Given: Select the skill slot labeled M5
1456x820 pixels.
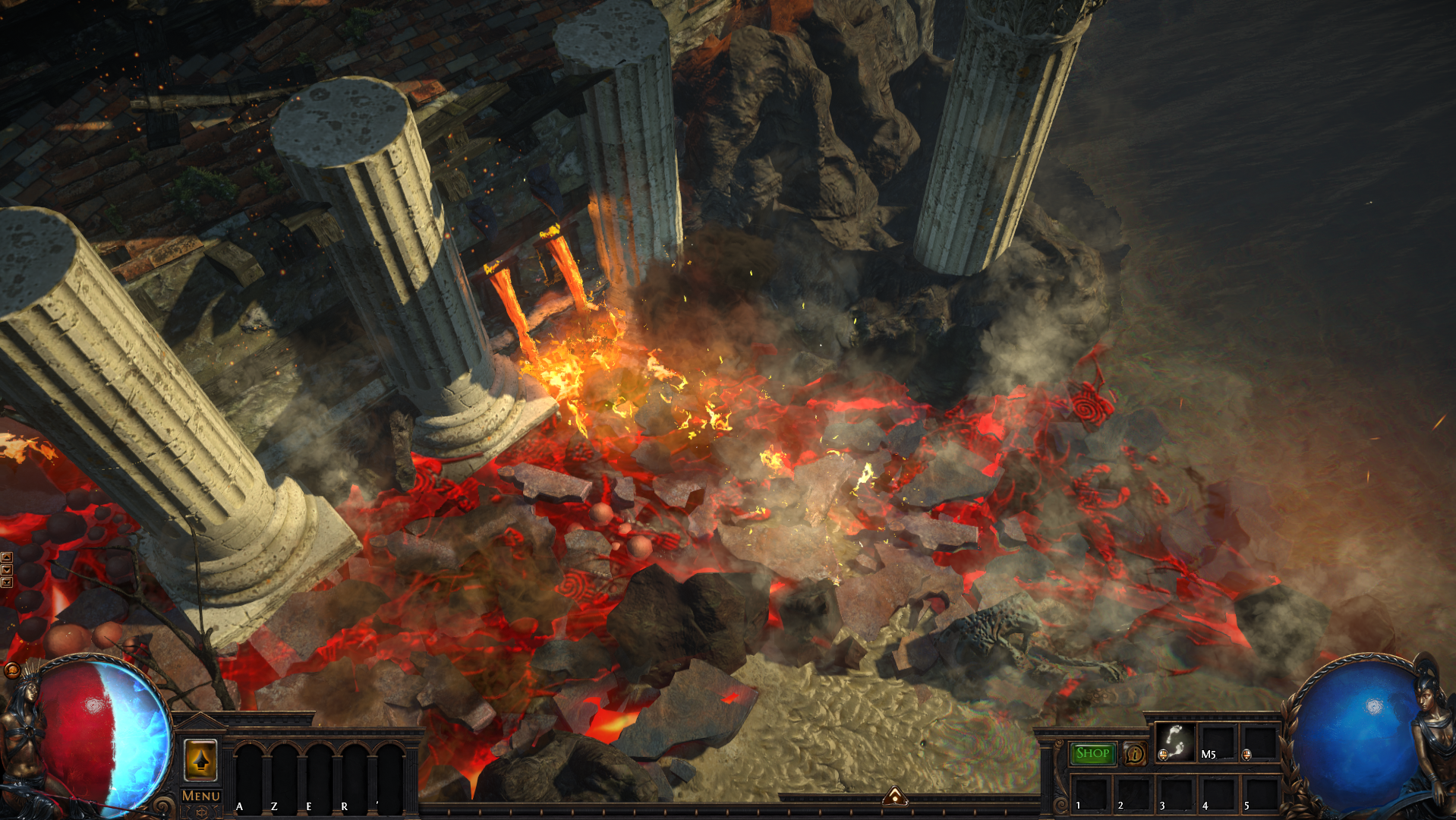Looking at the screenshot, I should click(1216, 742).
